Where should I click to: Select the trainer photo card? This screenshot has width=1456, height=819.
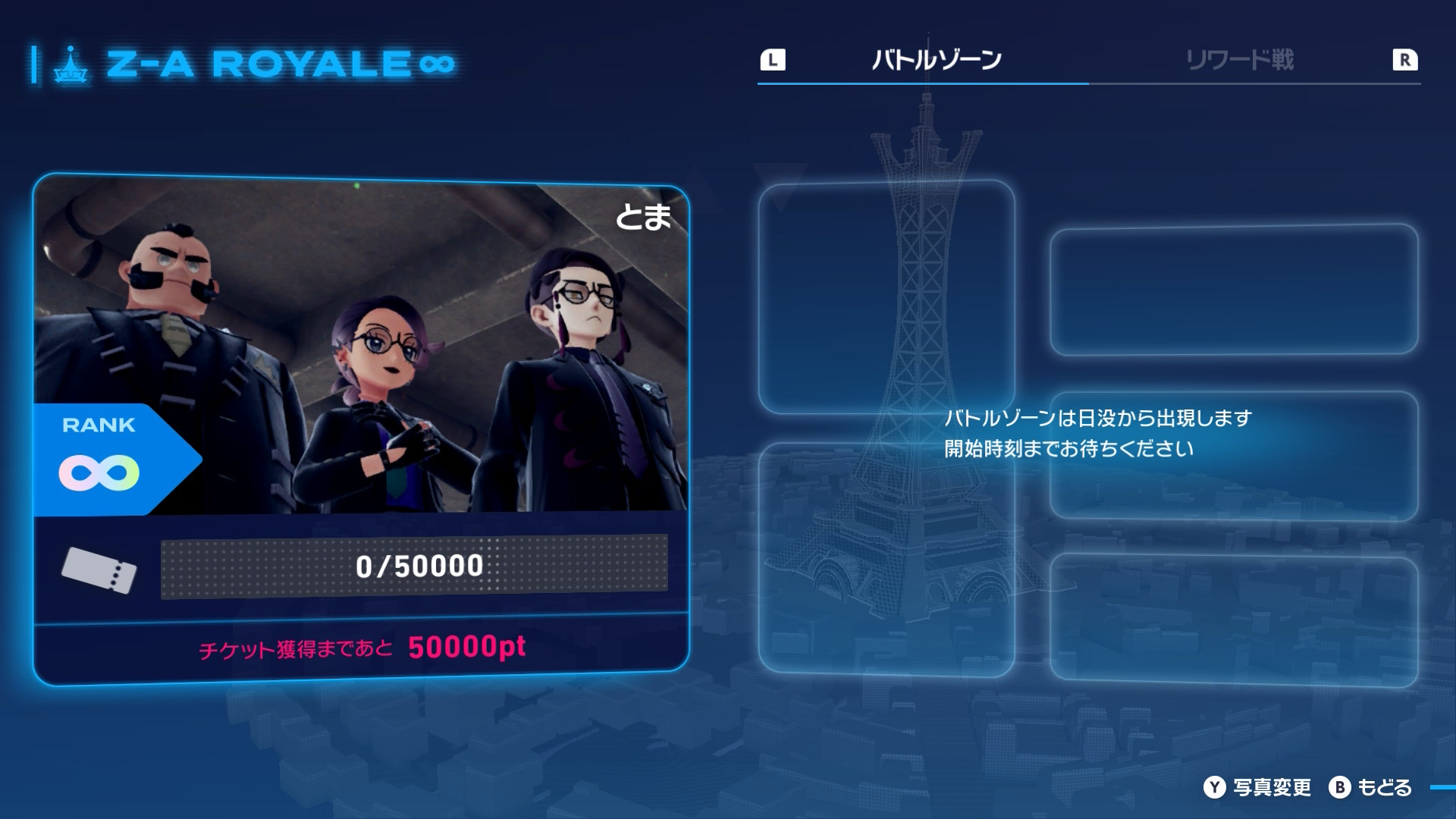(x=361, y=349)
